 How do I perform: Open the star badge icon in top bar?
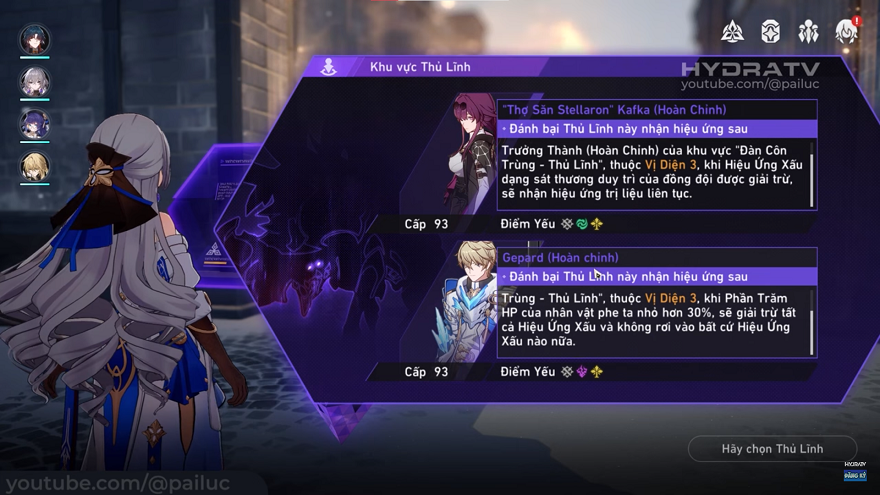(771, 32)
